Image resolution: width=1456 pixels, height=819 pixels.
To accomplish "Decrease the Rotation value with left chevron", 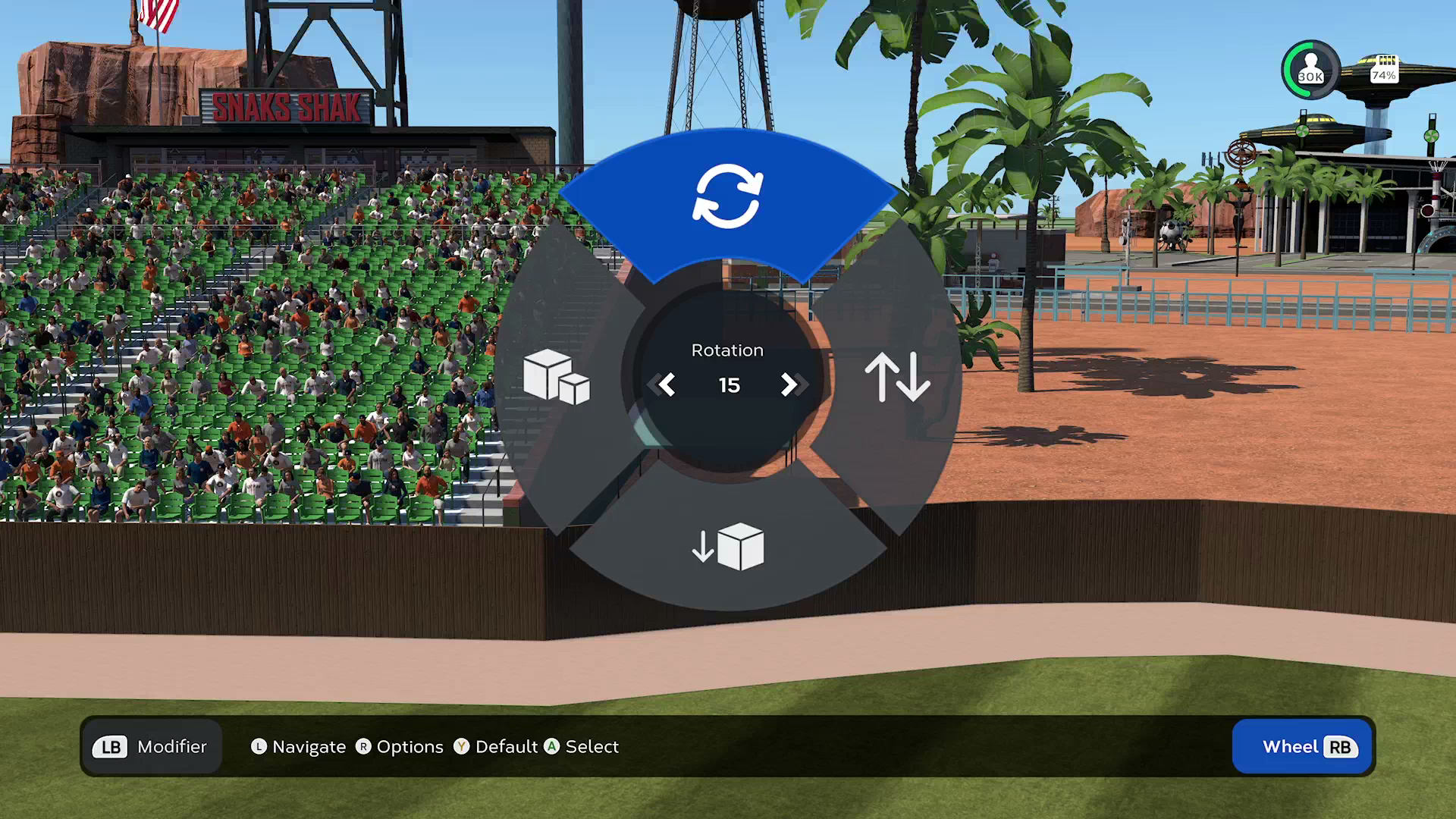I will [666, 385].
